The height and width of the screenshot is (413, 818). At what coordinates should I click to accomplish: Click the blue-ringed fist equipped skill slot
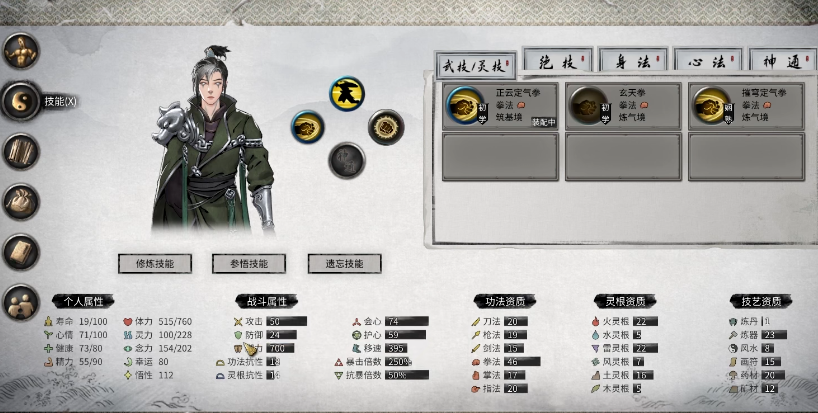click(308, 127)
